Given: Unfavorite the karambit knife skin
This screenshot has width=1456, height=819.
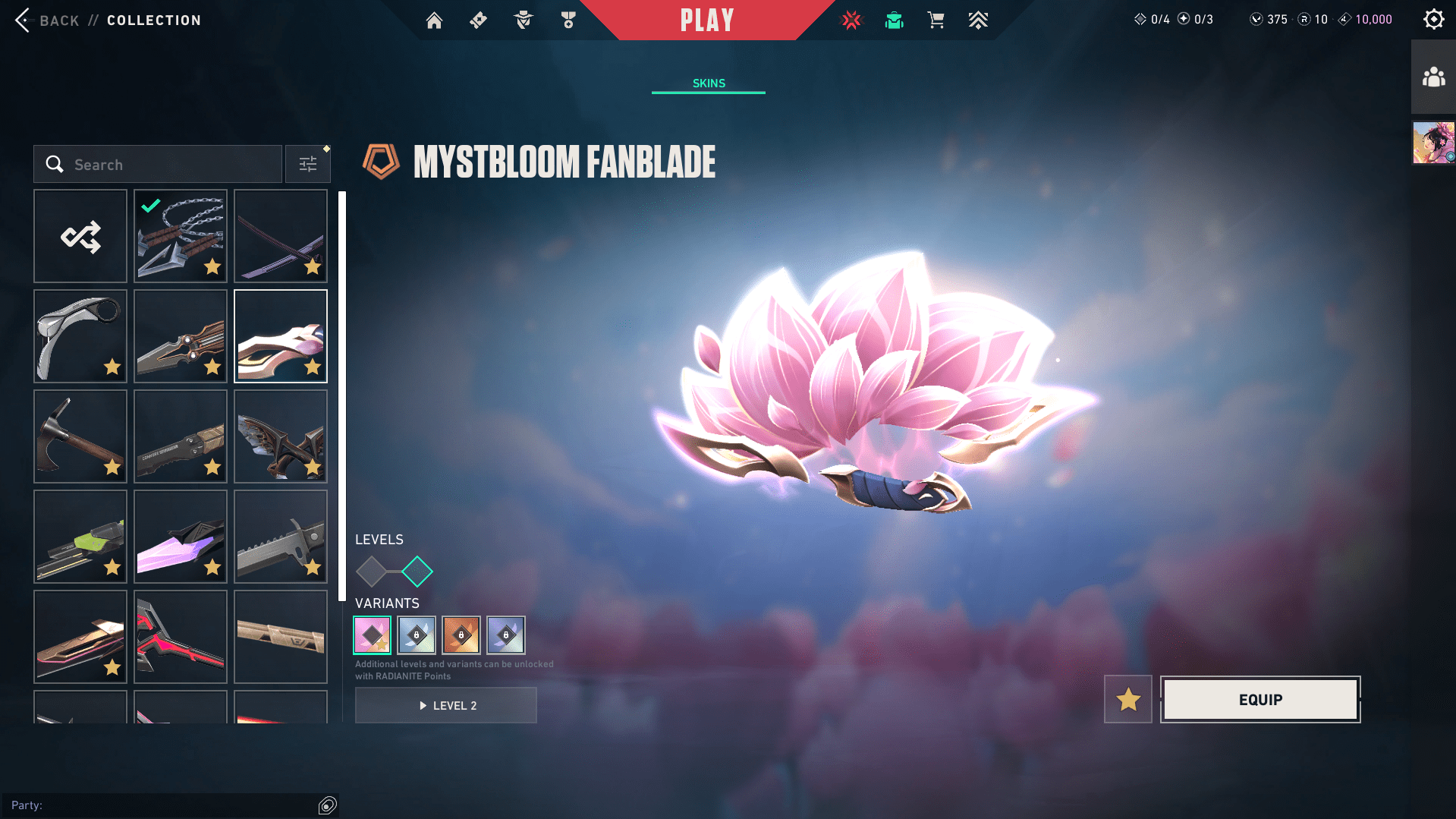Looking at the screenshot, I should 112,367.
